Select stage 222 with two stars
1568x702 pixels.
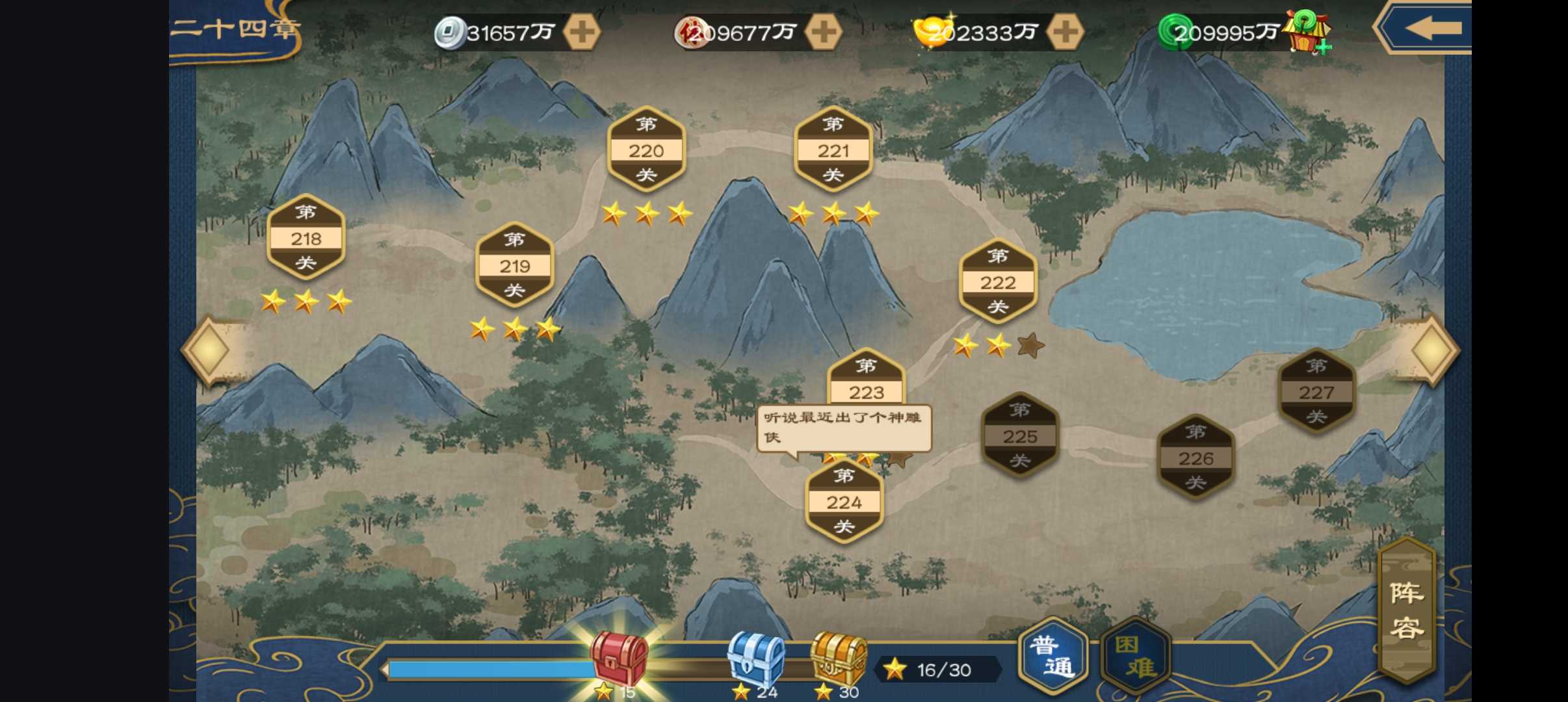click(998, 282)
